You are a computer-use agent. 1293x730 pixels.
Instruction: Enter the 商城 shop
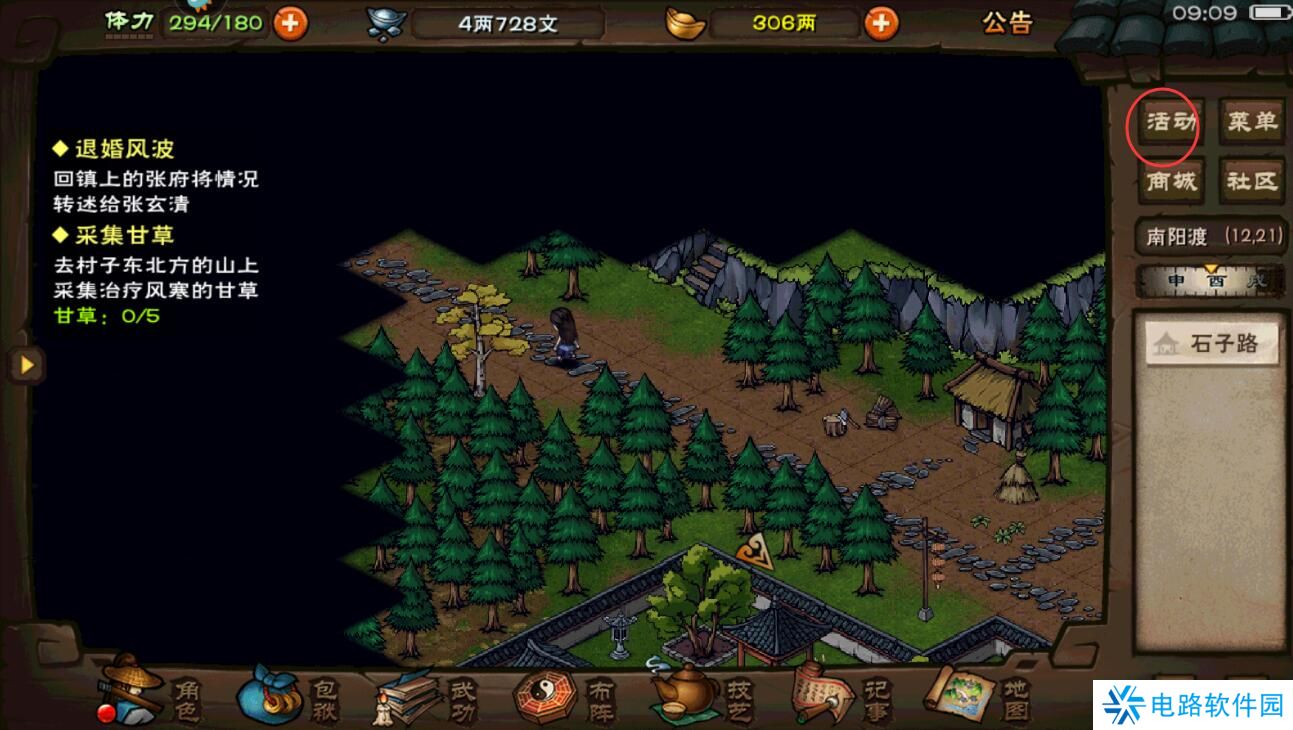coord(1169,181)
